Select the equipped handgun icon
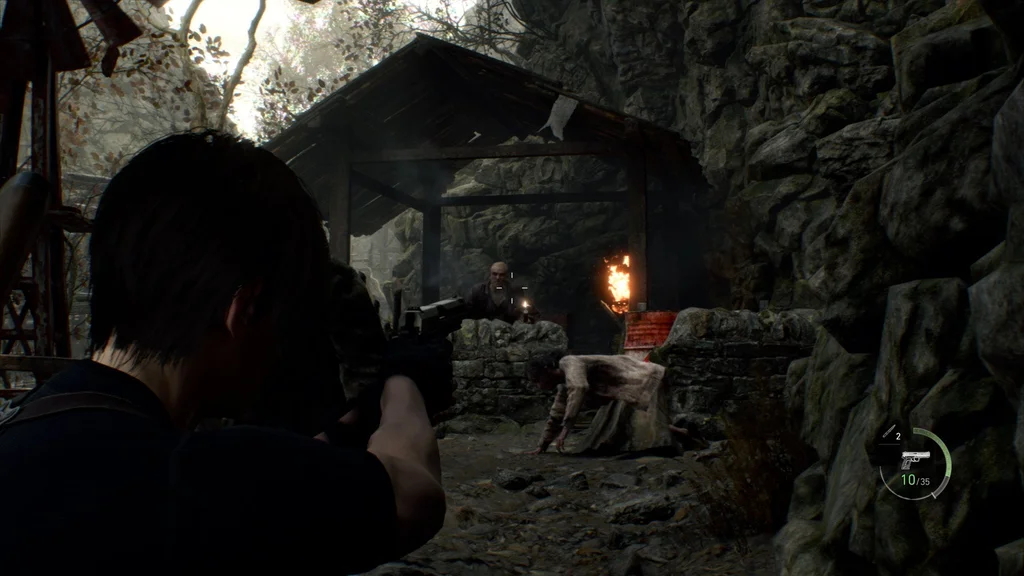The image size is (1024, 576). pyautogui.click(x=914, y=460)
